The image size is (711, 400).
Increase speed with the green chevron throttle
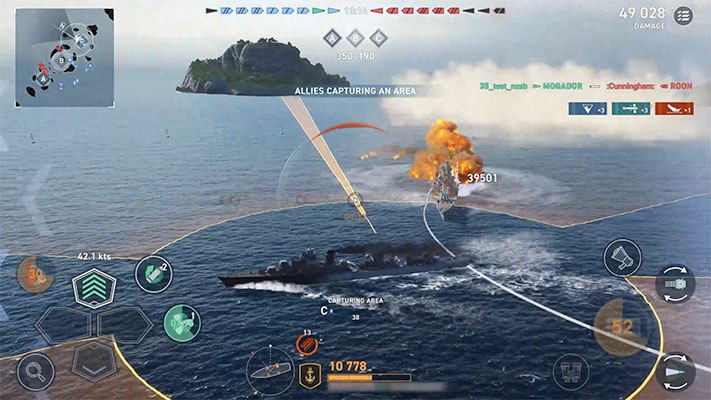click(x=94, y=289)
